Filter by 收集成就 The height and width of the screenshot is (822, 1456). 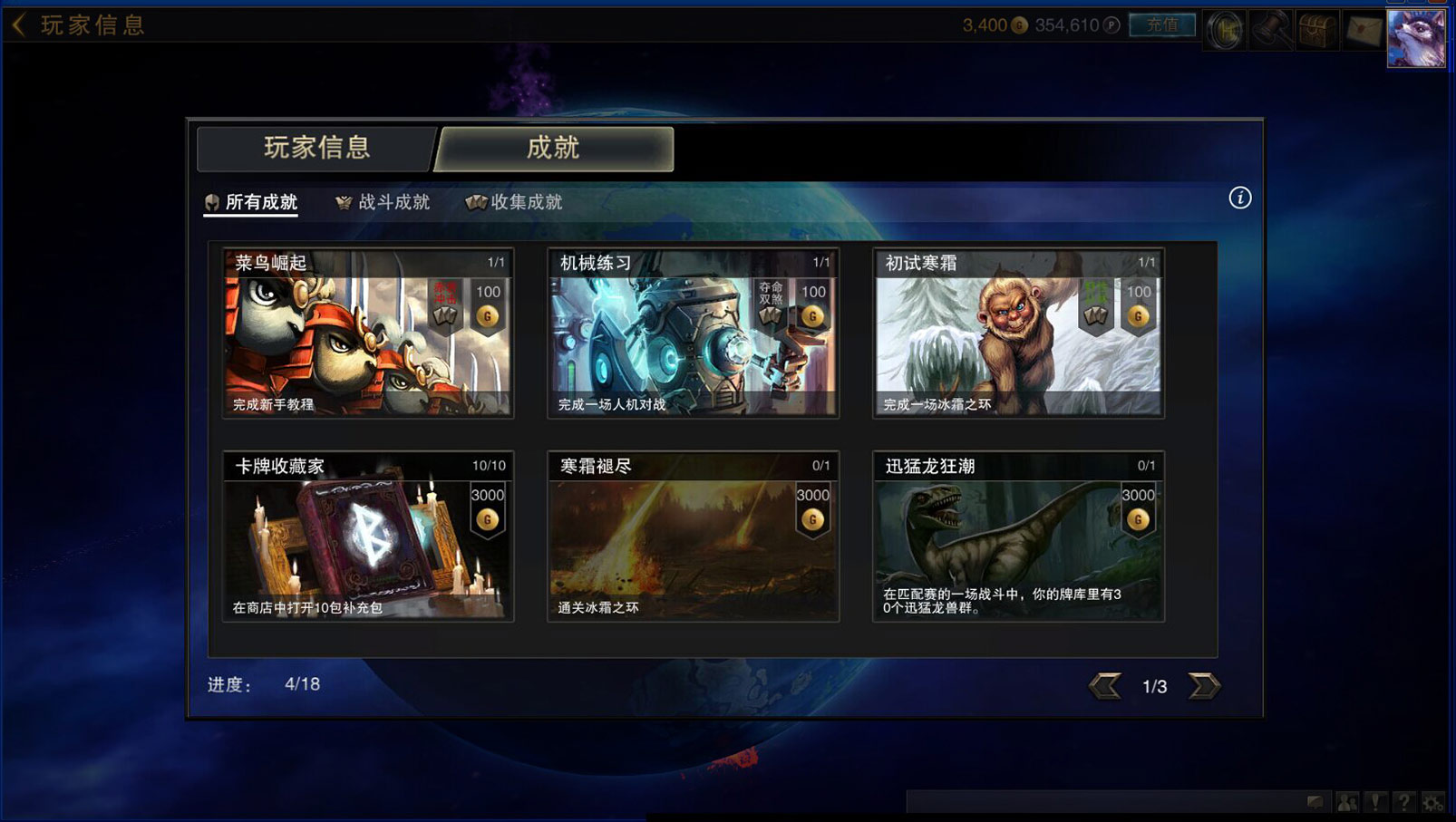coord(515,202)
